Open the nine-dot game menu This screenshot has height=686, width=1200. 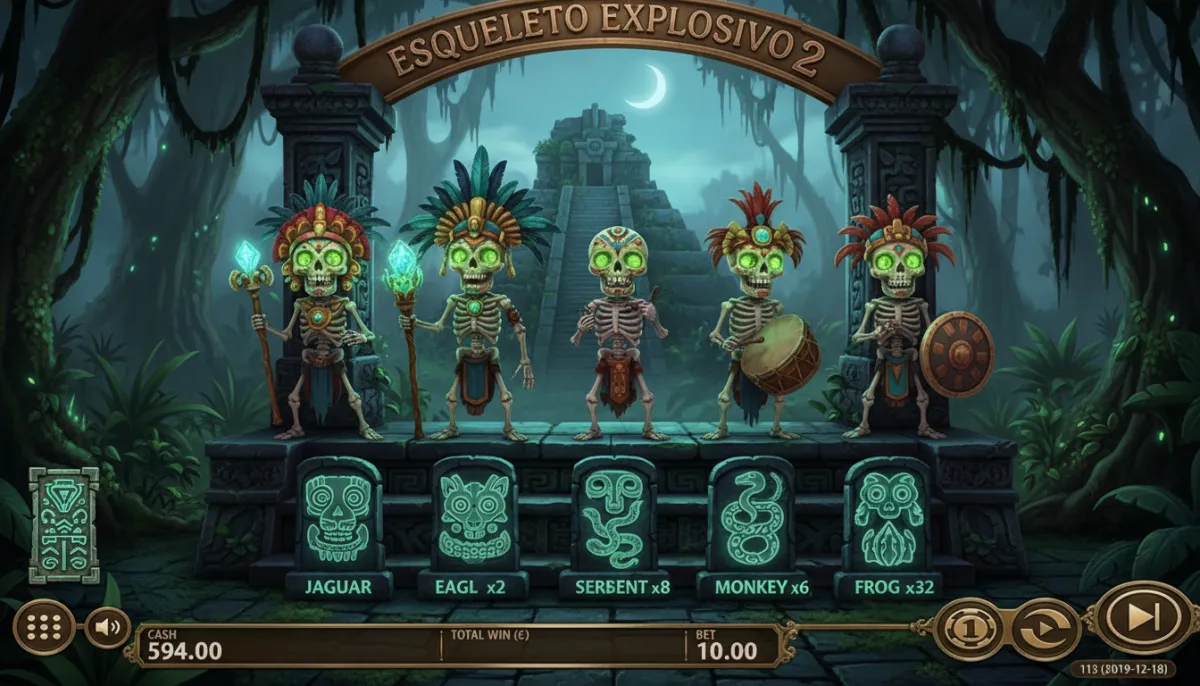point(43,627)
